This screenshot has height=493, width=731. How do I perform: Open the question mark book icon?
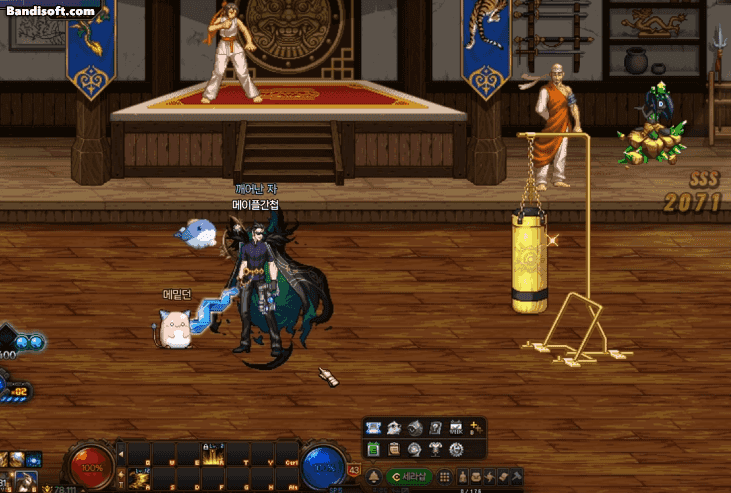(x=435, y=428)
